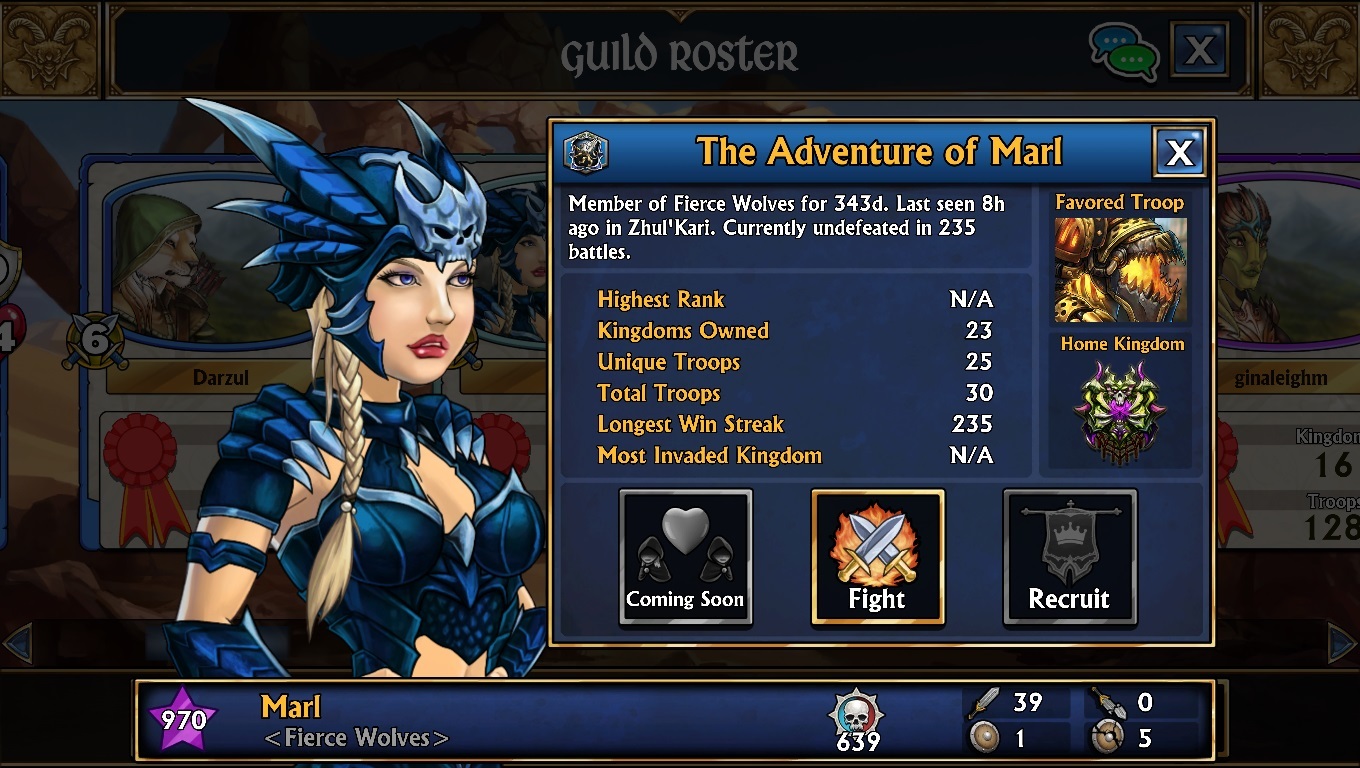Close The Adventure of Marl popup
The width and height of the screenshot is (1360, 768).
pyautogui.click(x=1179, y=153)
